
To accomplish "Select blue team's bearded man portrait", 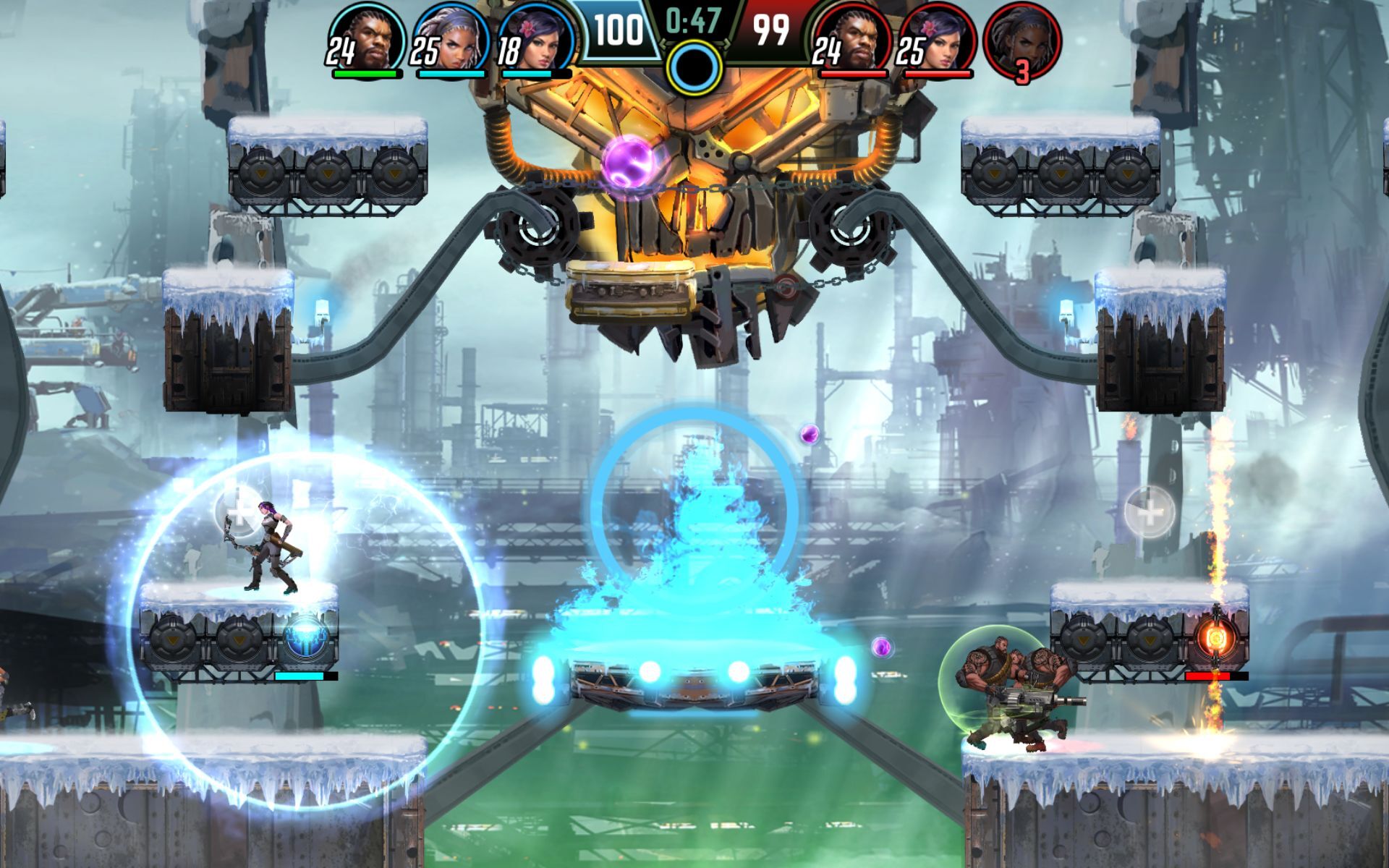I will click(x=369, y=38).
